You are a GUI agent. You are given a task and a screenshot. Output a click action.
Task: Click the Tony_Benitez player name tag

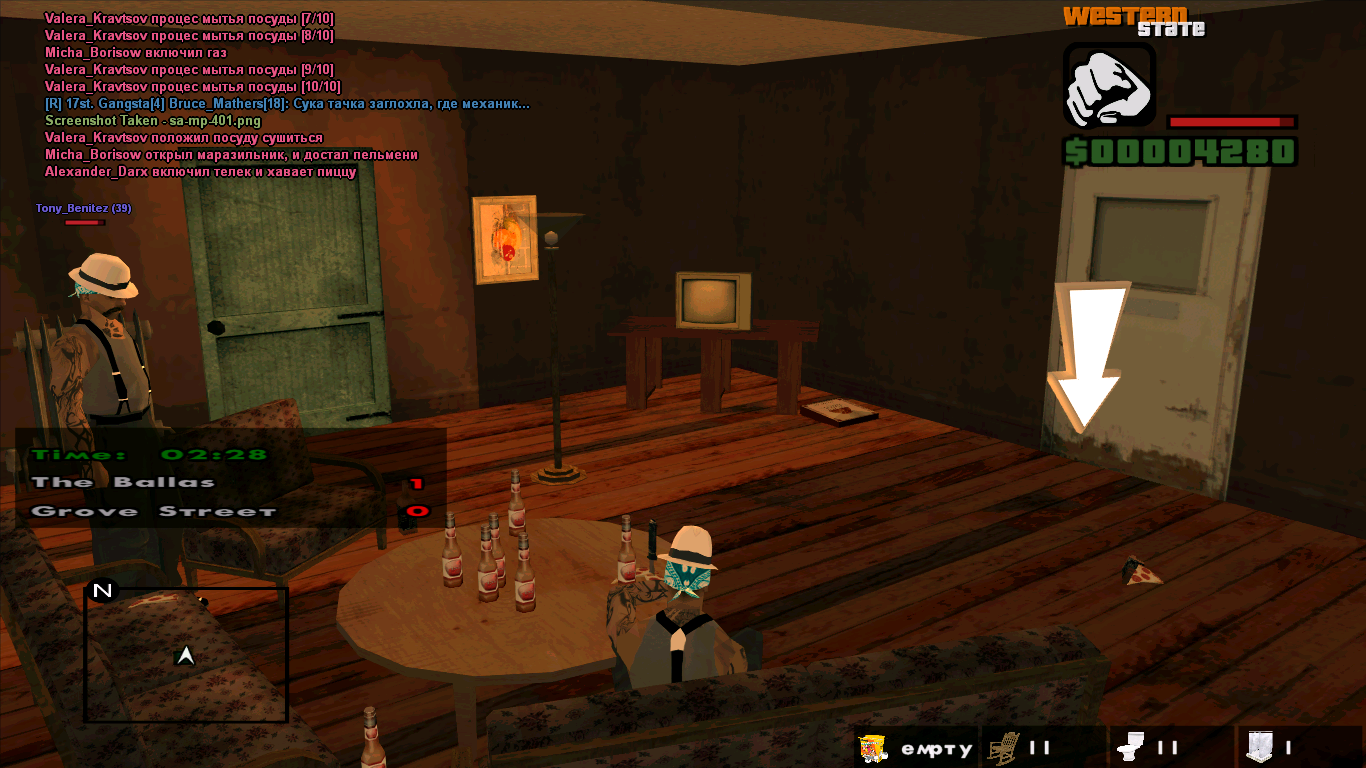tap(83, 208)
